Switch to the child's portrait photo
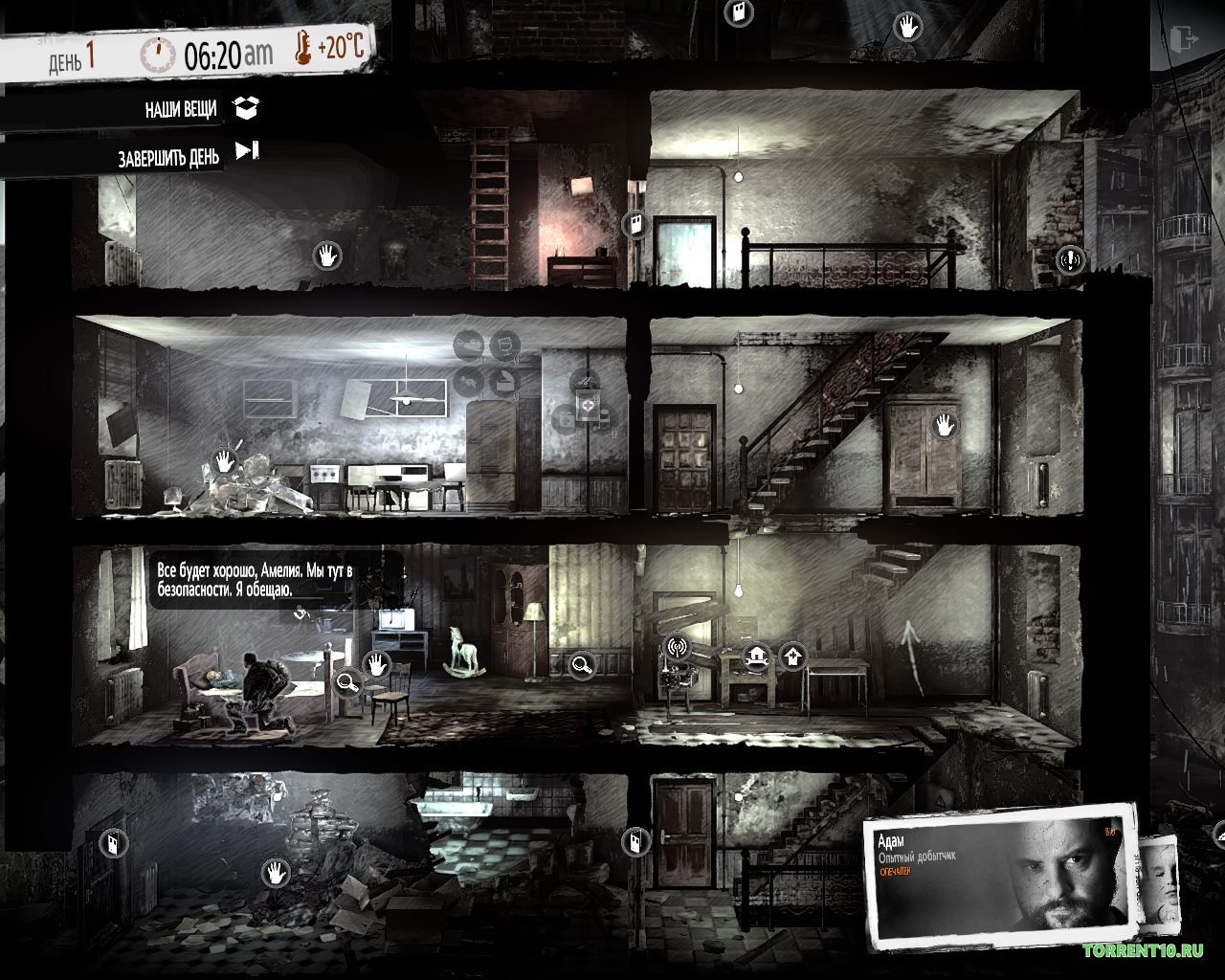 (1163, 880)
